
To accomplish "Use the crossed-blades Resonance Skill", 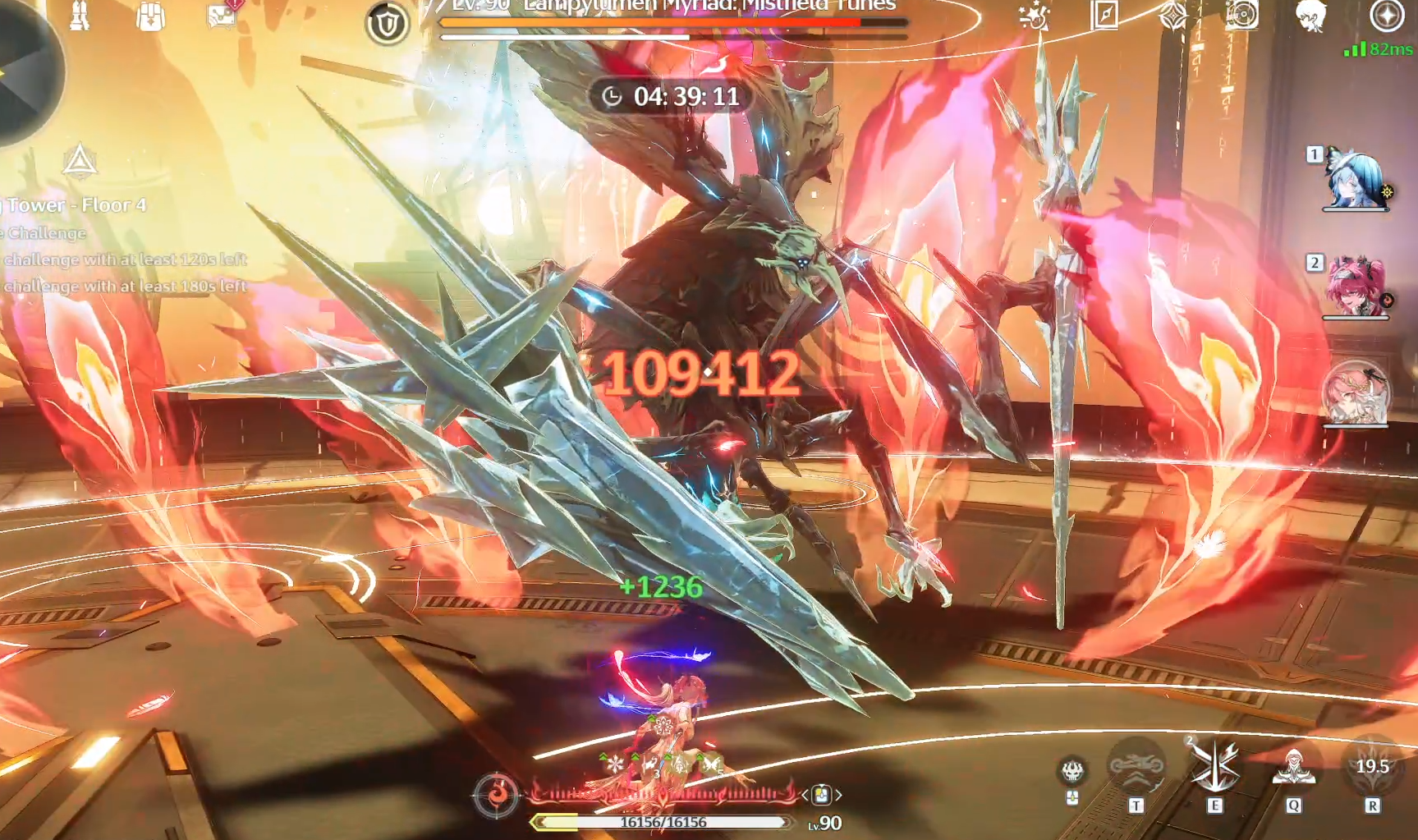I will click(1215, 768).
